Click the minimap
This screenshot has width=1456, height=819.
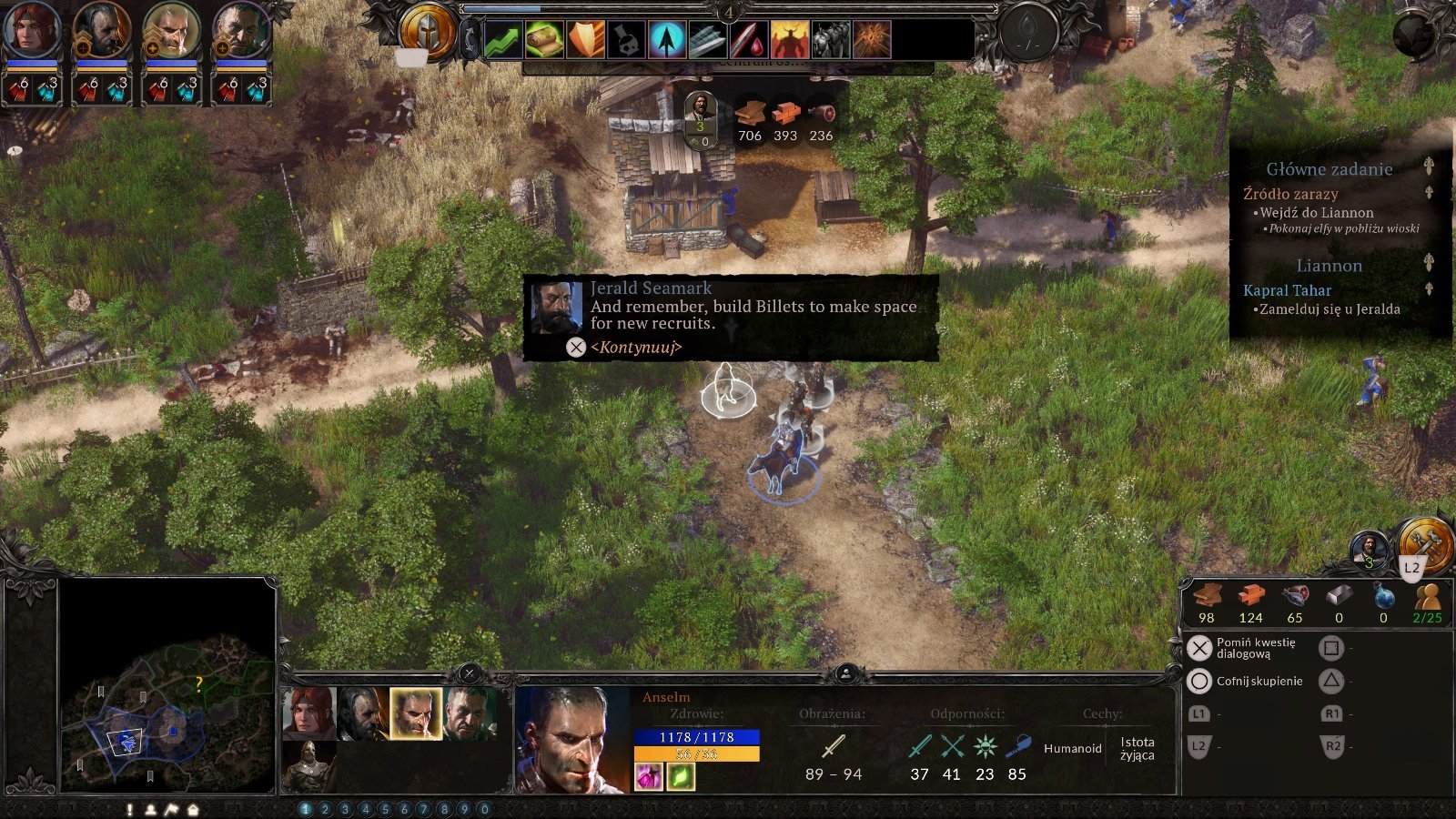(x=167, y=686)
